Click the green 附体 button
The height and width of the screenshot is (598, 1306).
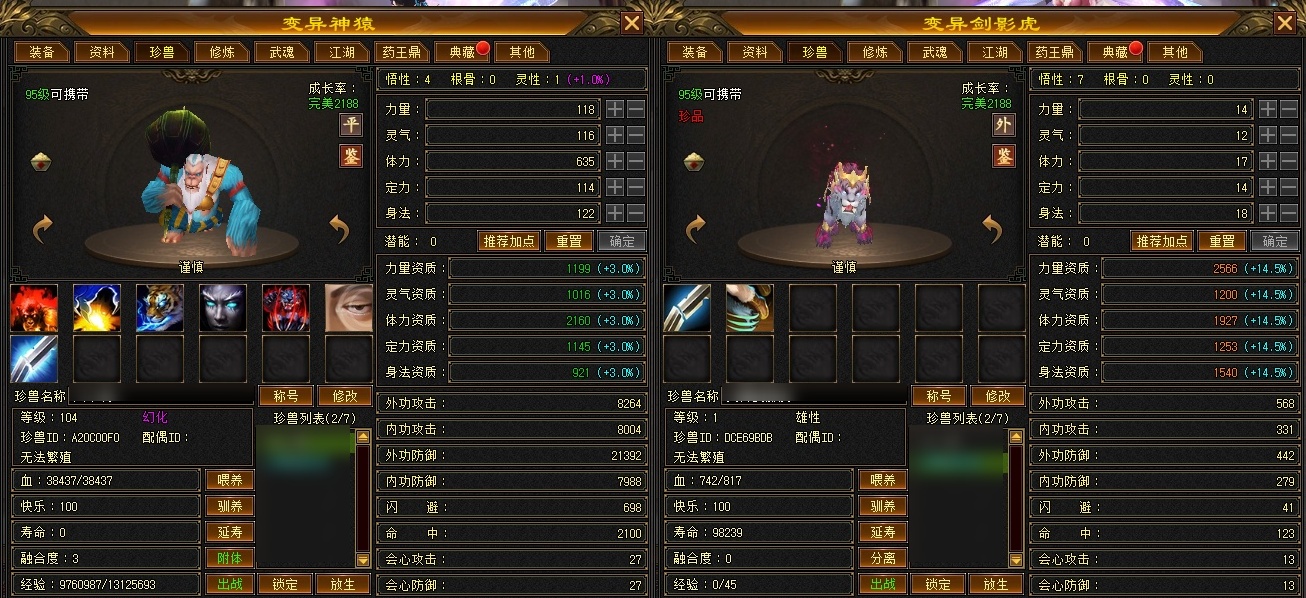pyautogui.click(x=229, y=558)
